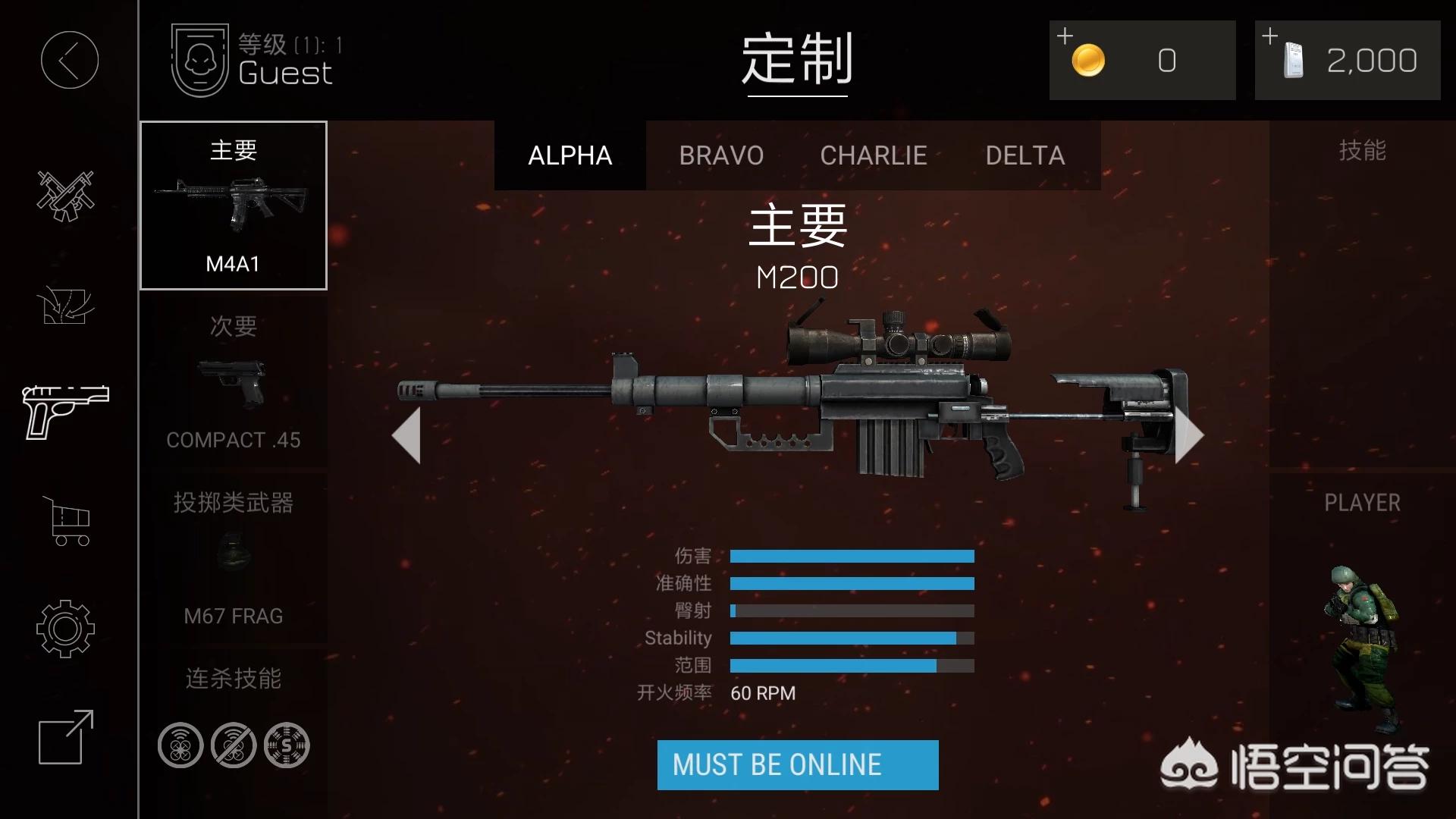This screenshot has width=1456, height=819.
Task: Show the next weapon with right arrow
Action: [1188, 435]
